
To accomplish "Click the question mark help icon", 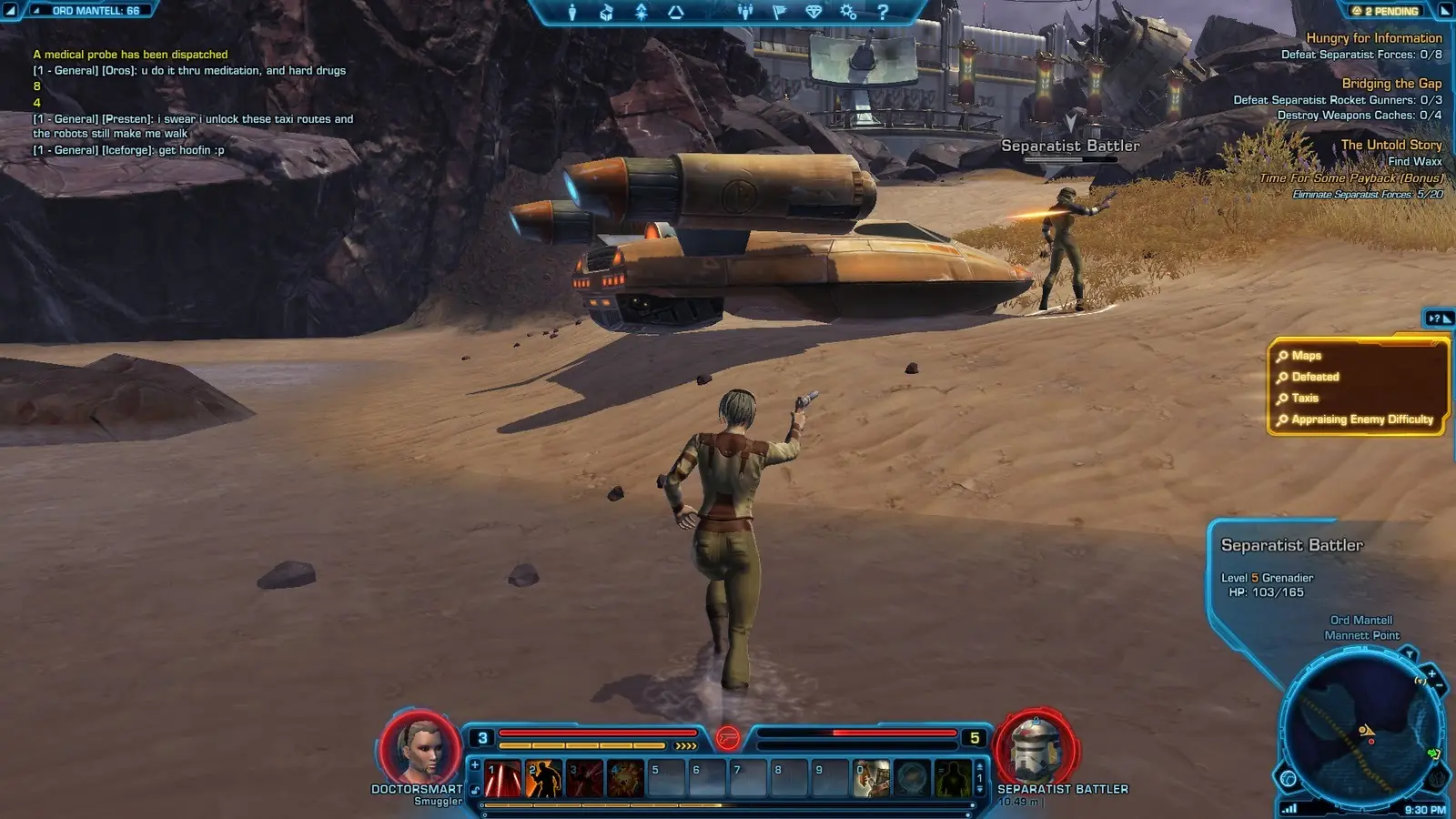I will (x=883, y=12).
